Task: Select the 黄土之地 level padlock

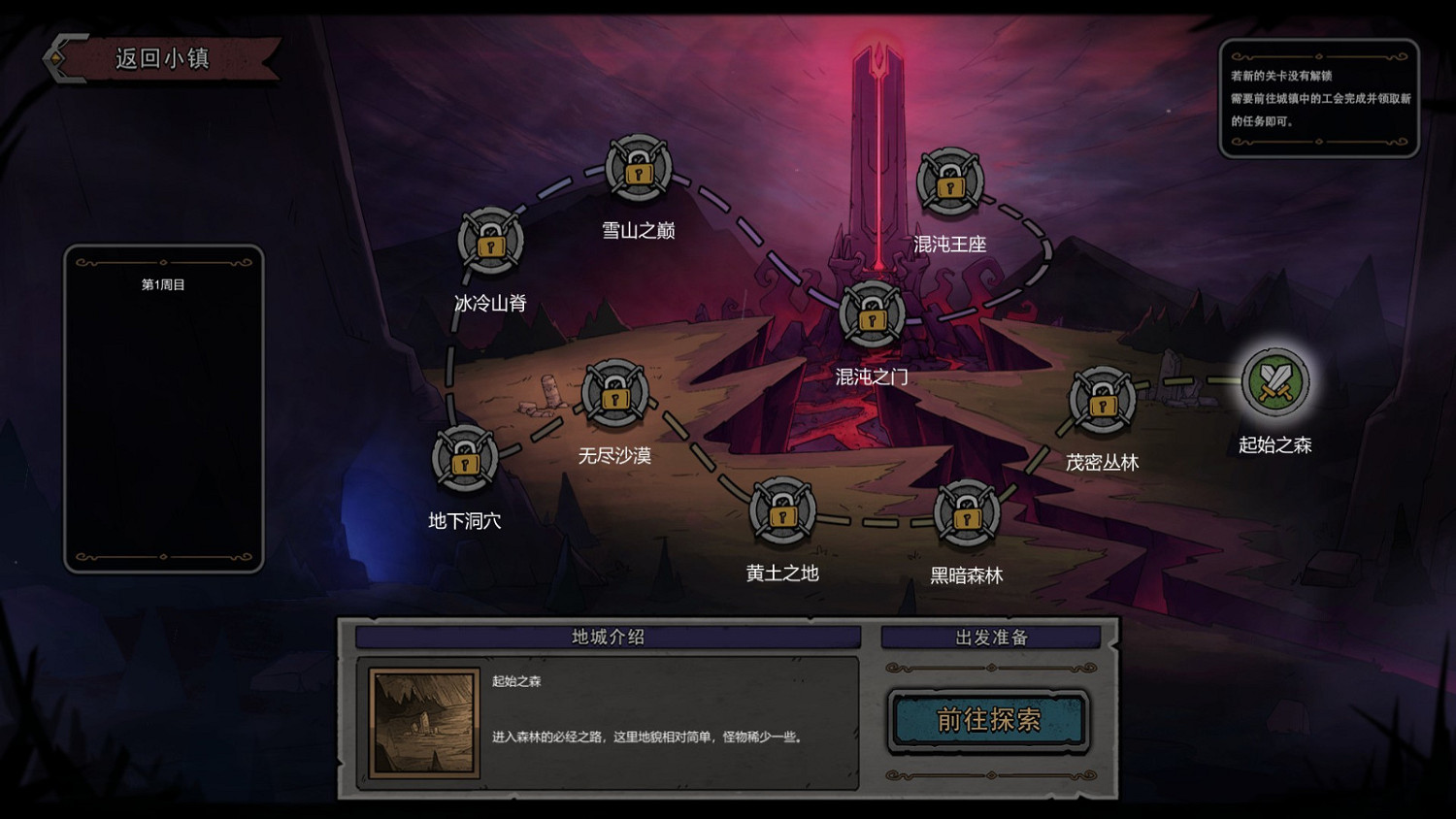Action: 780,511
